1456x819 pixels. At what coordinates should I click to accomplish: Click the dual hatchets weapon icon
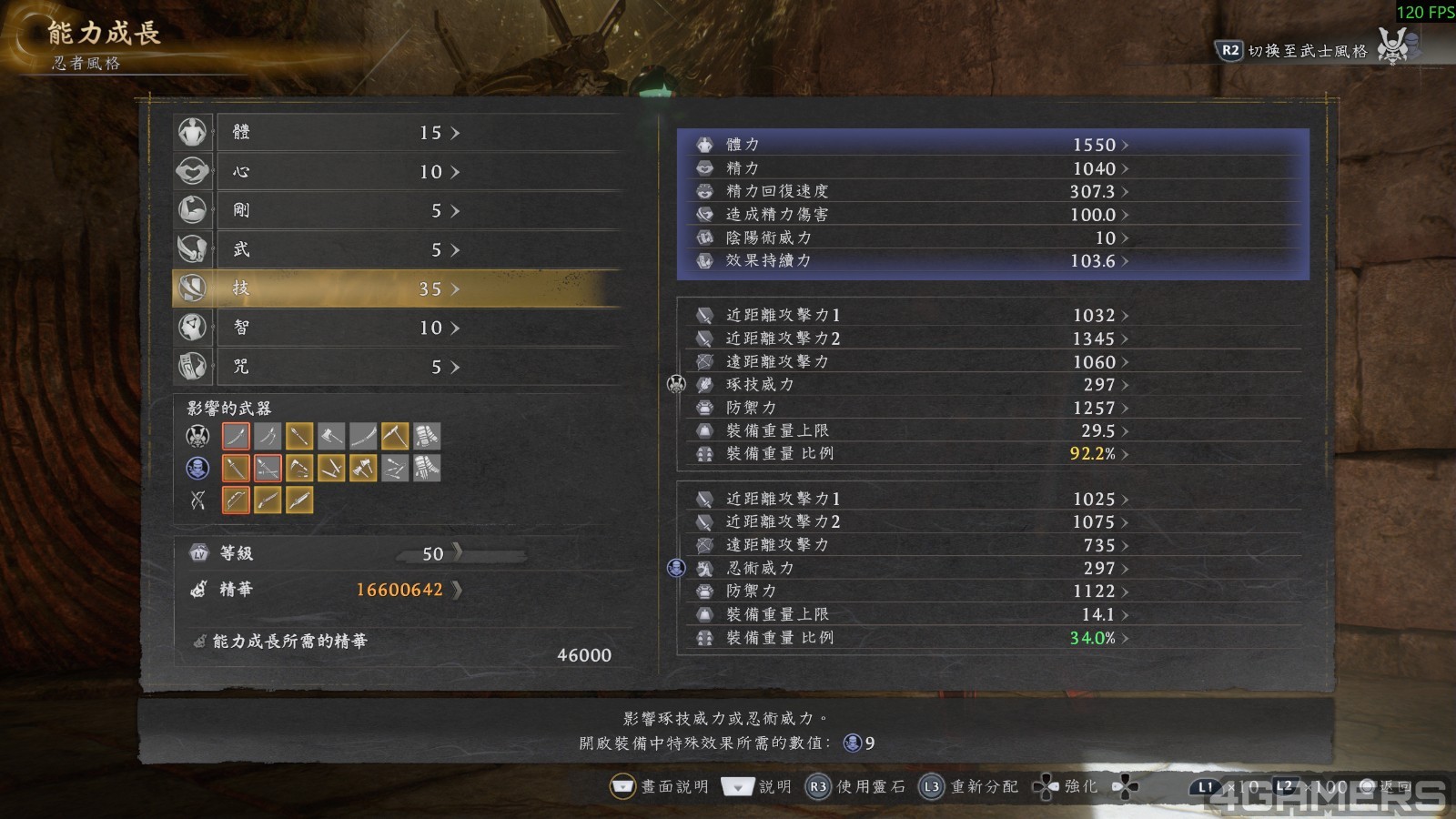point(363,468)
